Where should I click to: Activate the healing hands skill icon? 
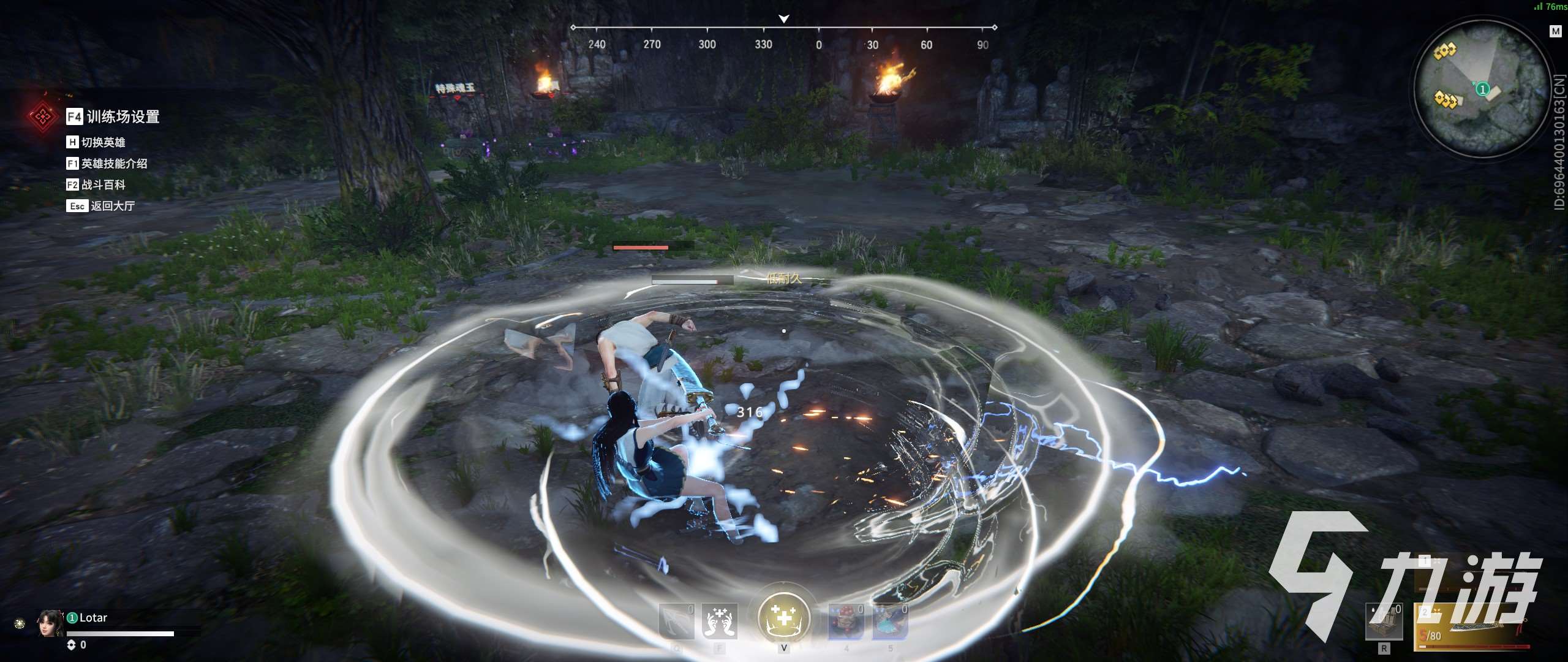click(719, 621)
